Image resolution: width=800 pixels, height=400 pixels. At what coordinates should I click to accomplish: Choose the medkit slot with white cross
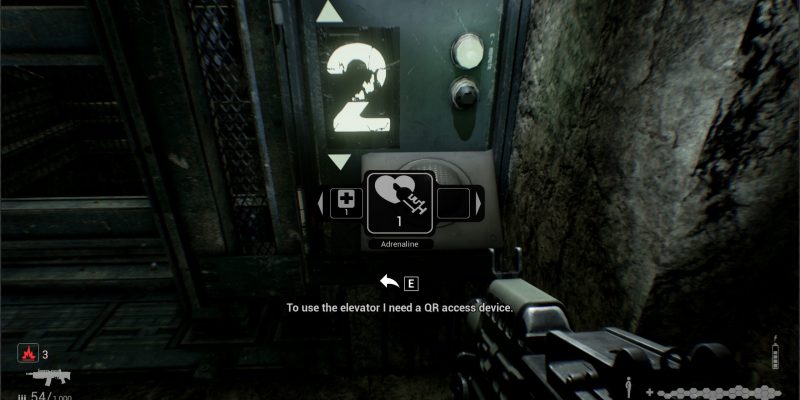346,204
